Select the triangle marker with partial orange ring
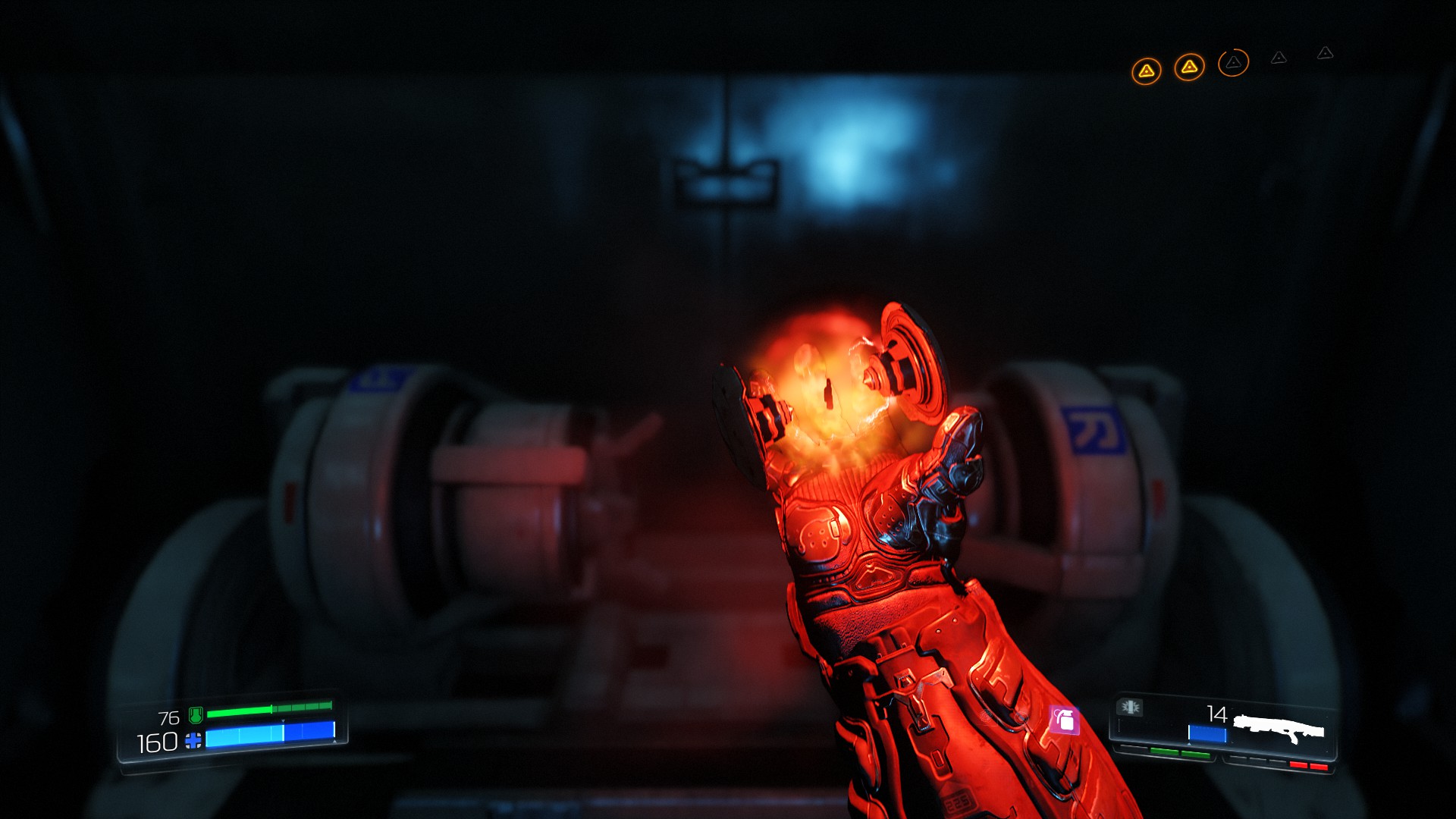Screen dimensions: 1456x819 coord(1233,63)
